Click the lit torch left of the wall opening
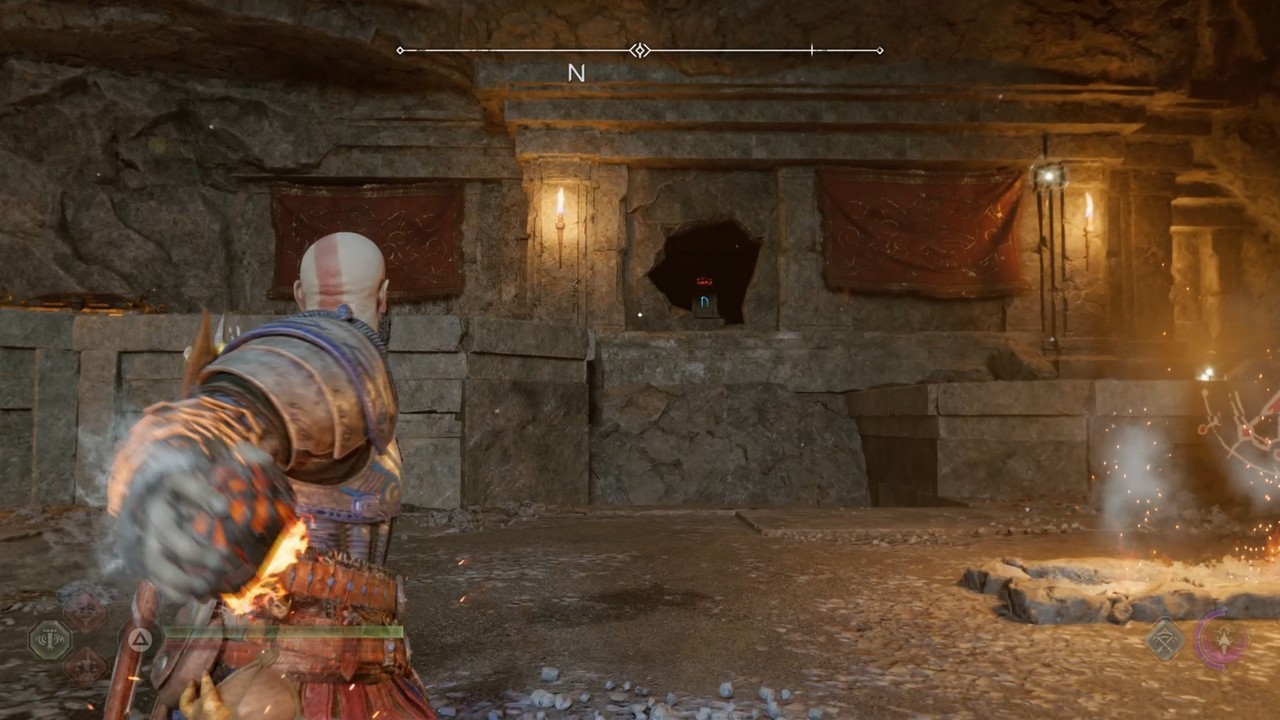 pos(562,215)
